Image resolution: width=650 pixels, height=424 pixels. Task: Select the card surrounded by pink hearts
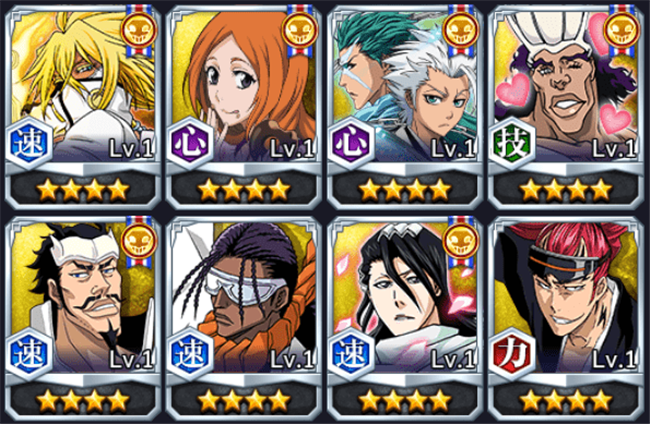[x=566, y=100]
